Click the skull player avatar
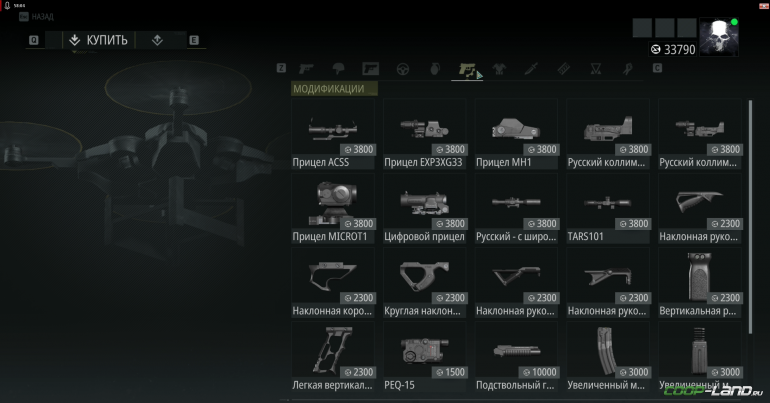 click(718, 38)
